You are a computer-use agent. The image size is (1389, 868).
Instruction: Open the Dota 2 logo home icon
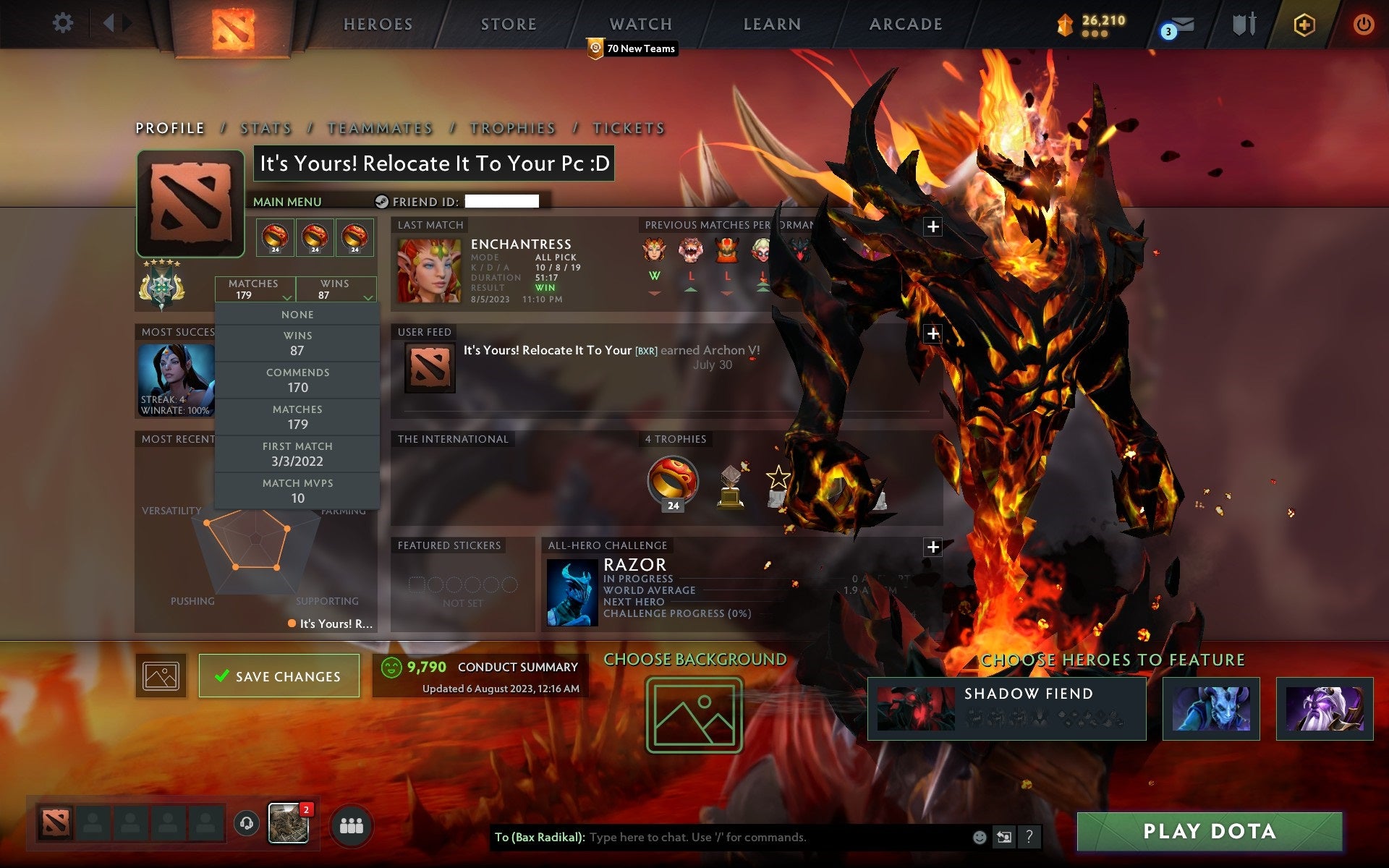click(233, 24)
